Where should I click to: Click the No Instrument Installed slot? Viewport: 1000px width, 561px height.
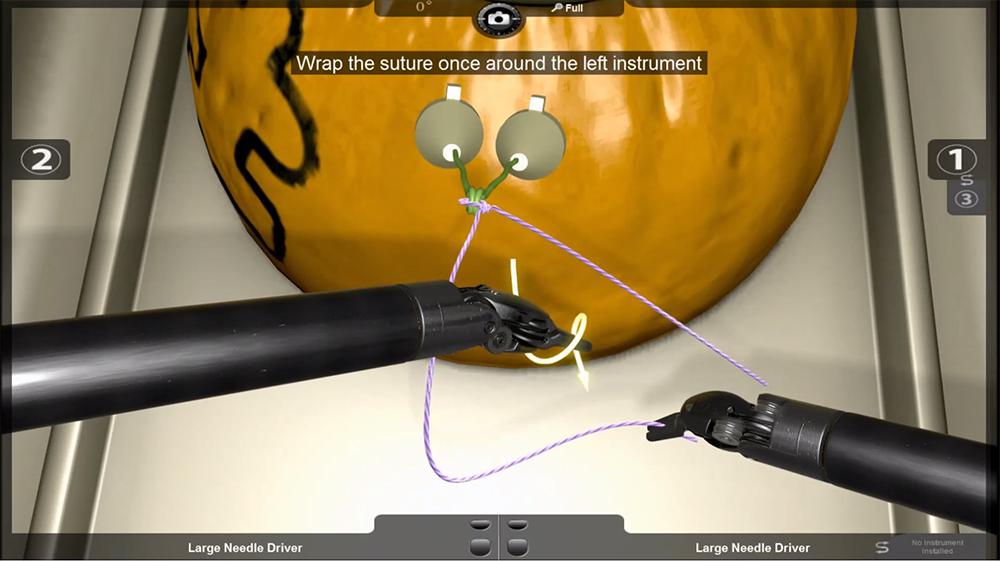938,546
